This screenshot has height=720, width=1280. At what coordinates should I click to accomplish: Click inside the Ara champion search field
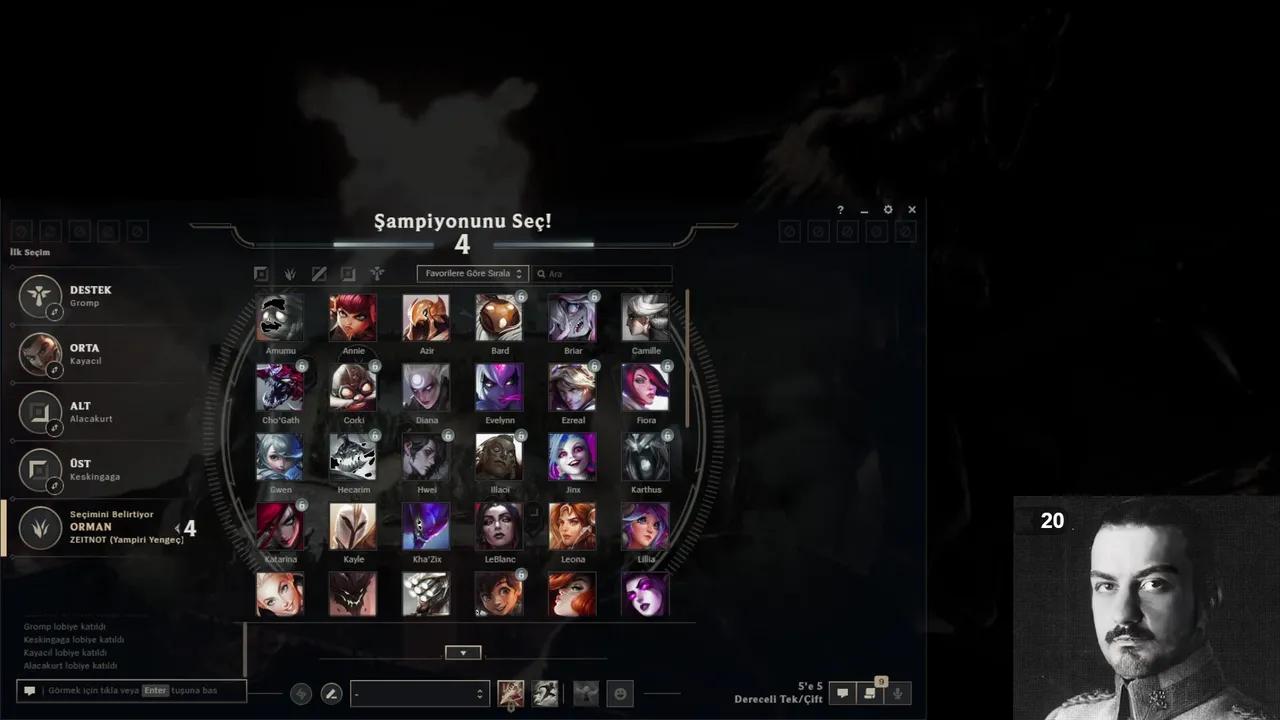pos(600,273)
